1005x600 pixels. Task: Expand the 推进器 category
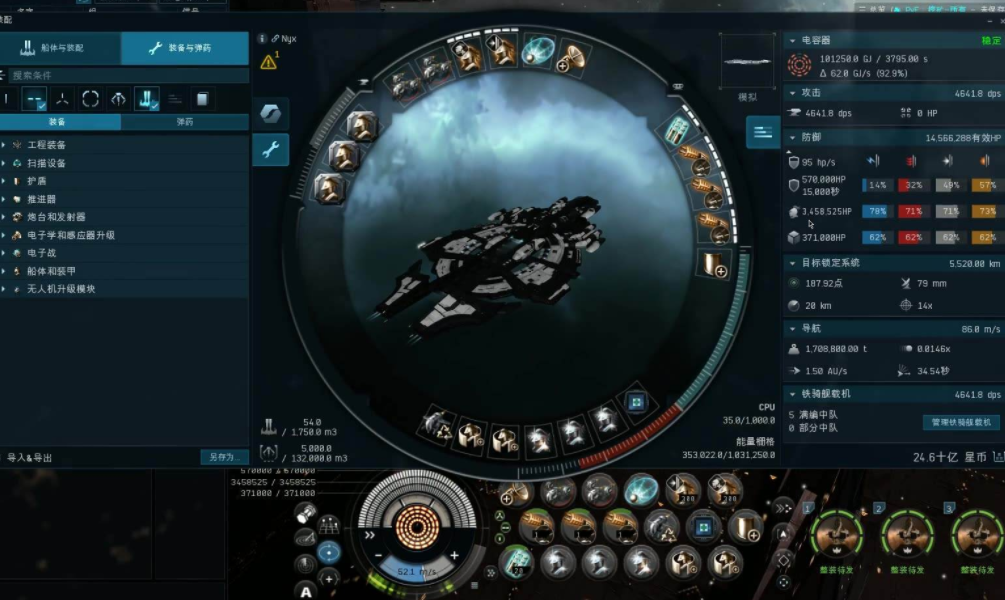[x=42, y=199]
